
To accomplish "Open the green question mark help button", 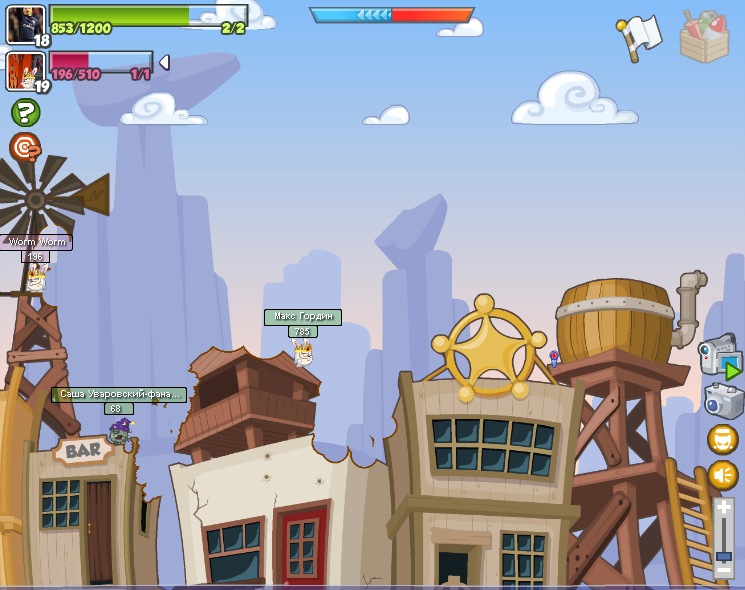I will pos(25,112).
